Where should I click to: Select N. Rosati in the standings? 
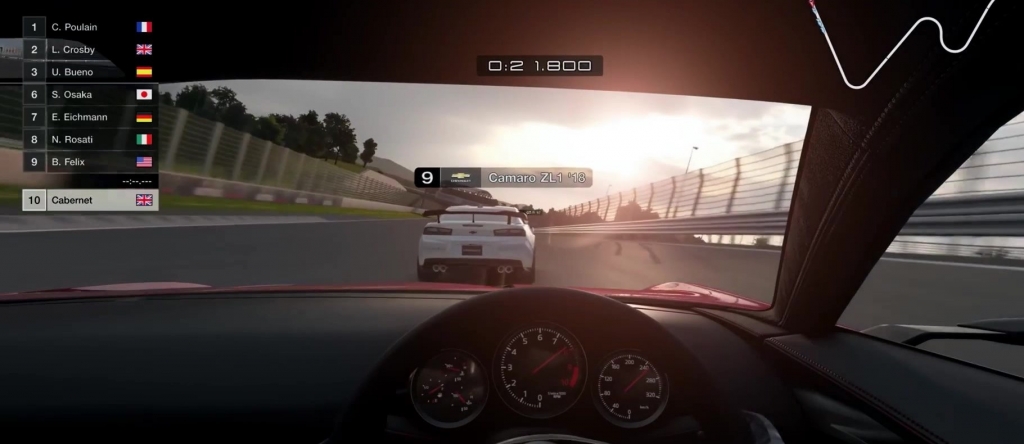point(90,140)
